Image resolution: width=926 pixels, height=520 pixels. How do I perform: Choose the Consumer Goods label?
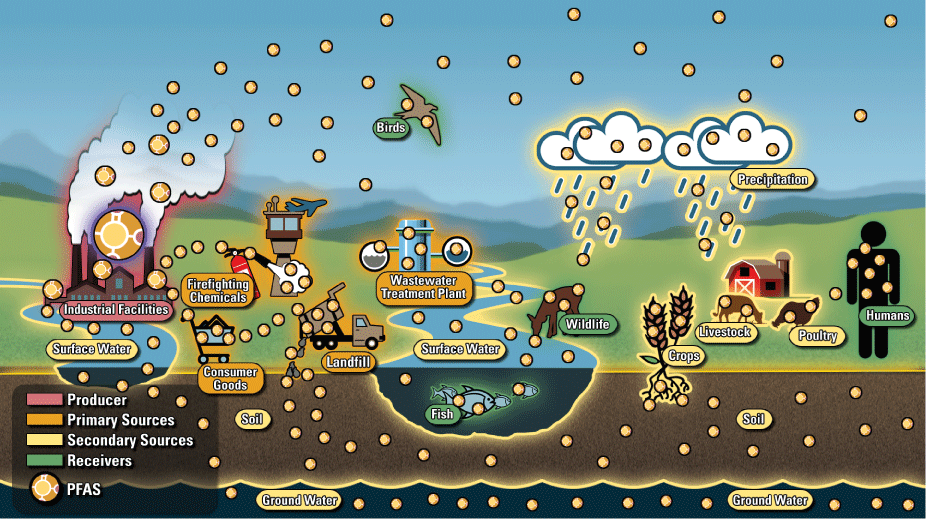point(230,379)
